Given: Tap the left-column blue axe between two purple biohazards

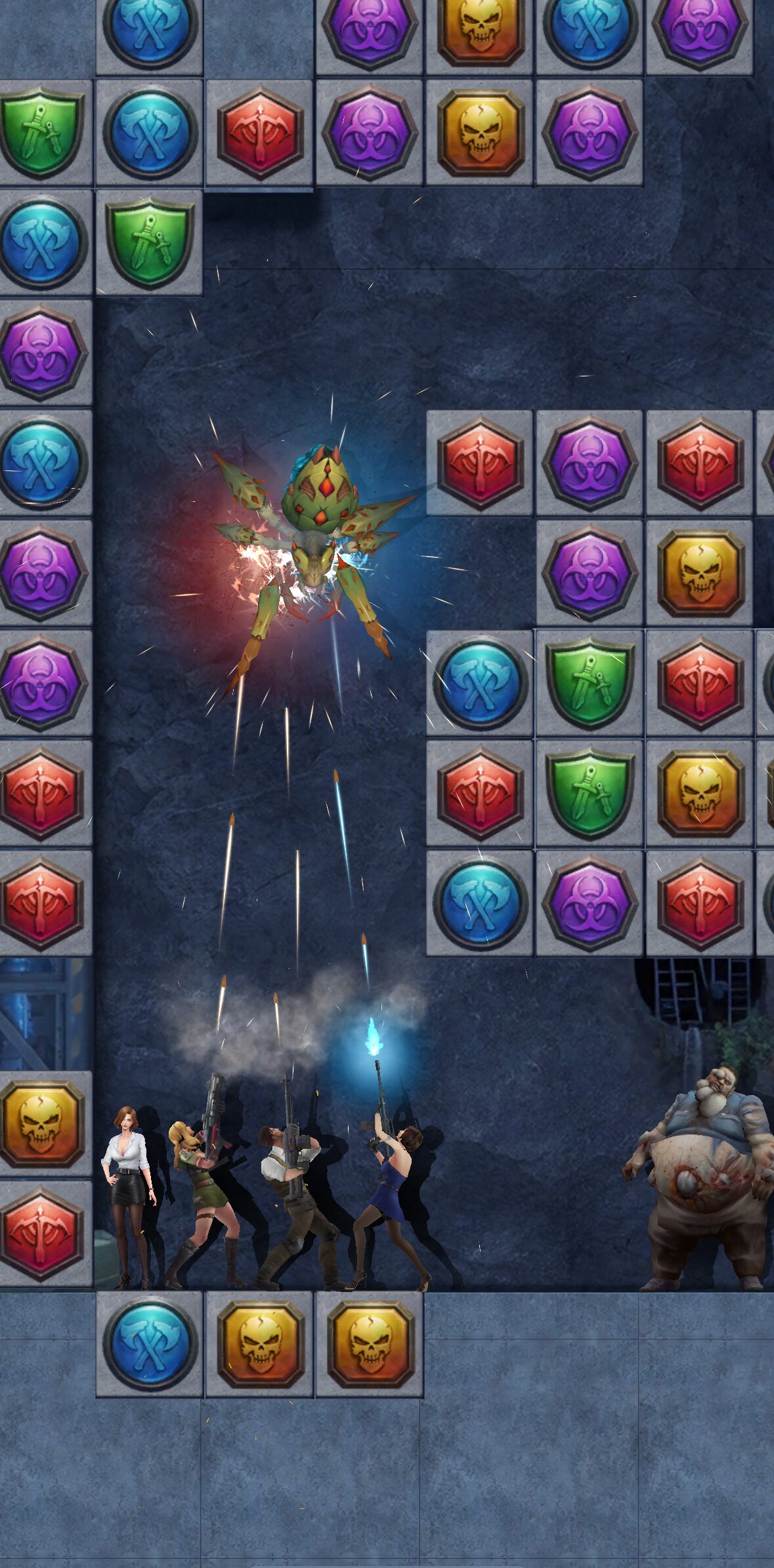Looking at the screenshot, I should point(41,463).
